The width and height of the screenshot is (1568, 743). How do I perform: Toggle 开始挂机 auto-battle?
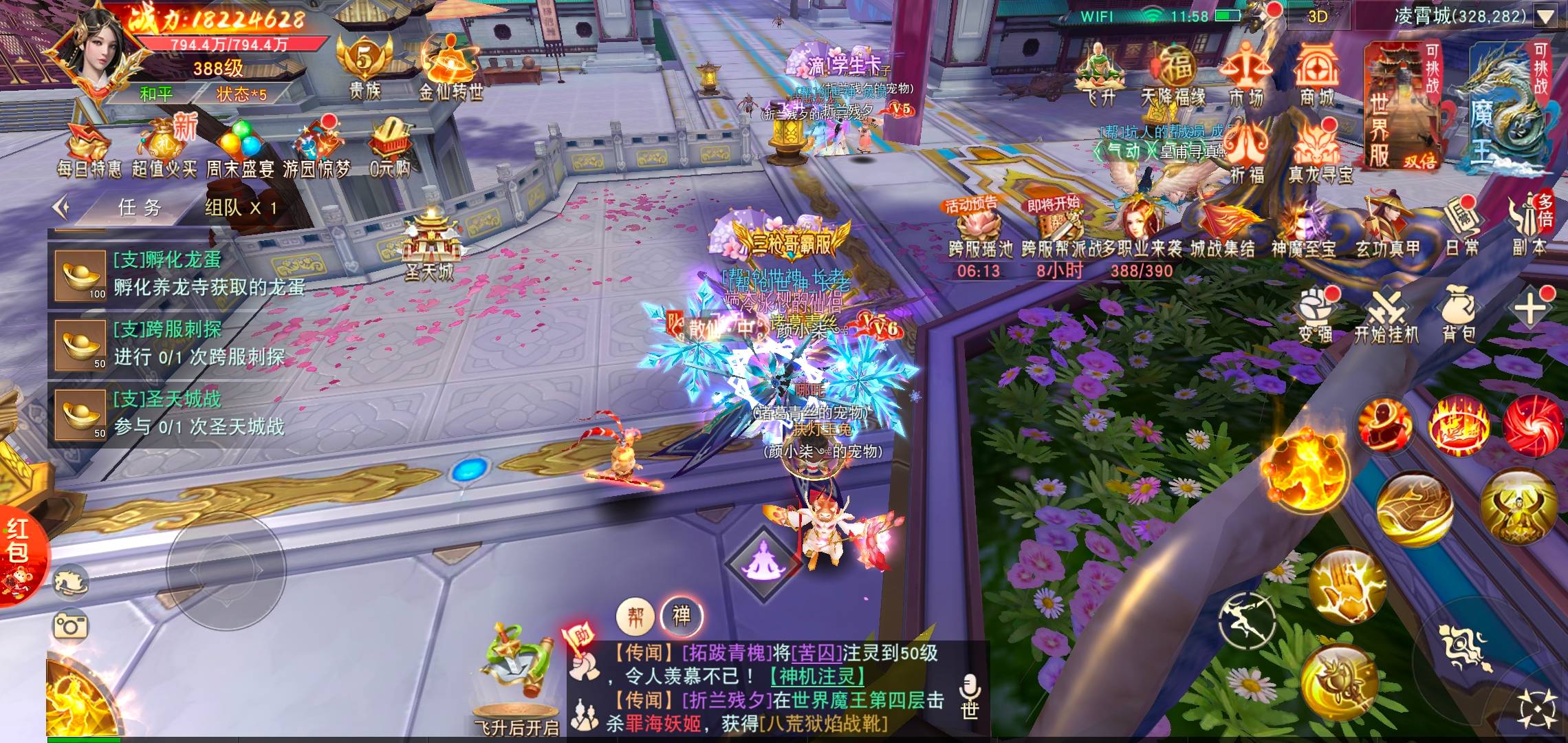tap(1386, 316)
